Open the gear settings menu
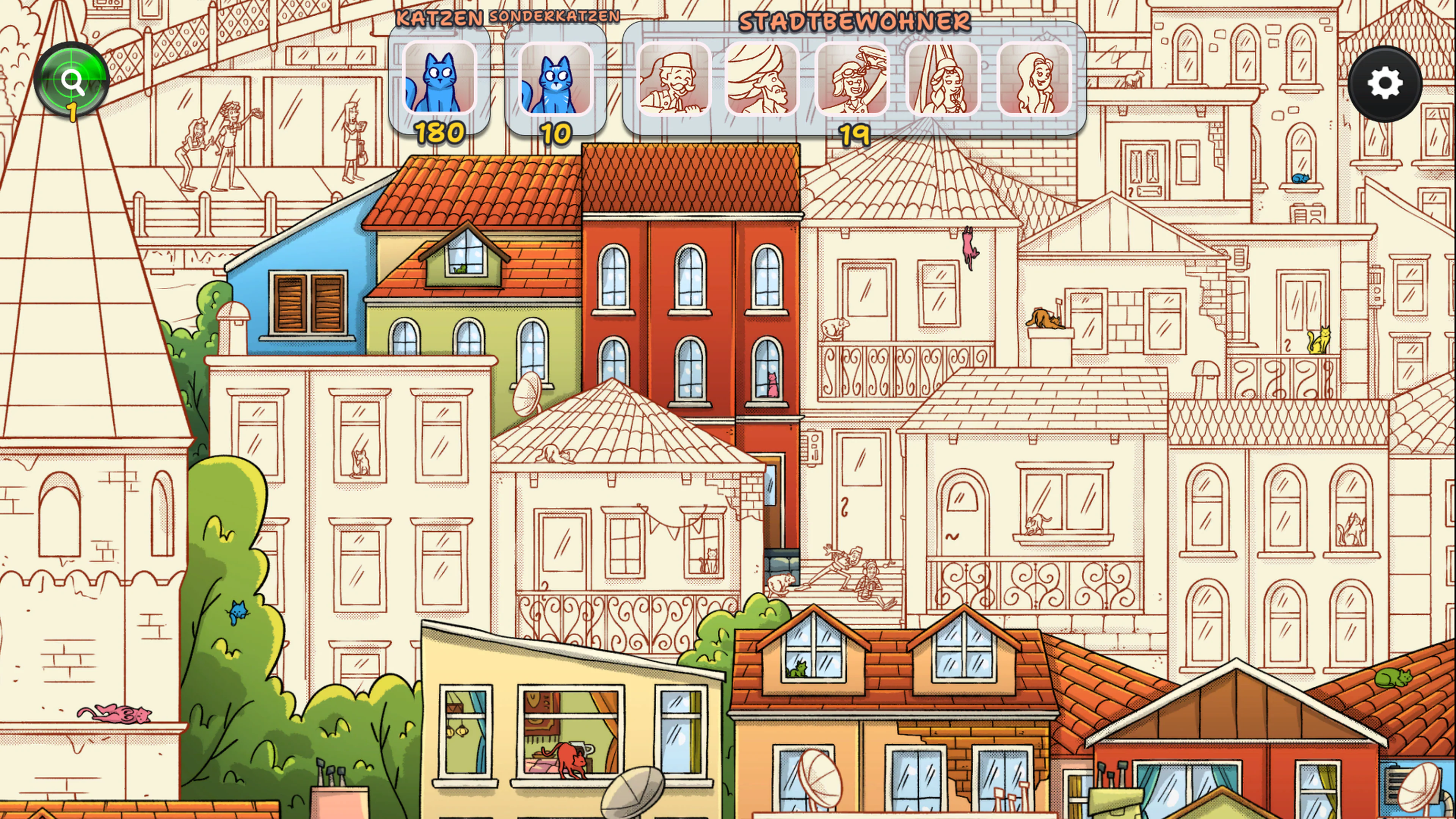 [x=1384, y=84]
